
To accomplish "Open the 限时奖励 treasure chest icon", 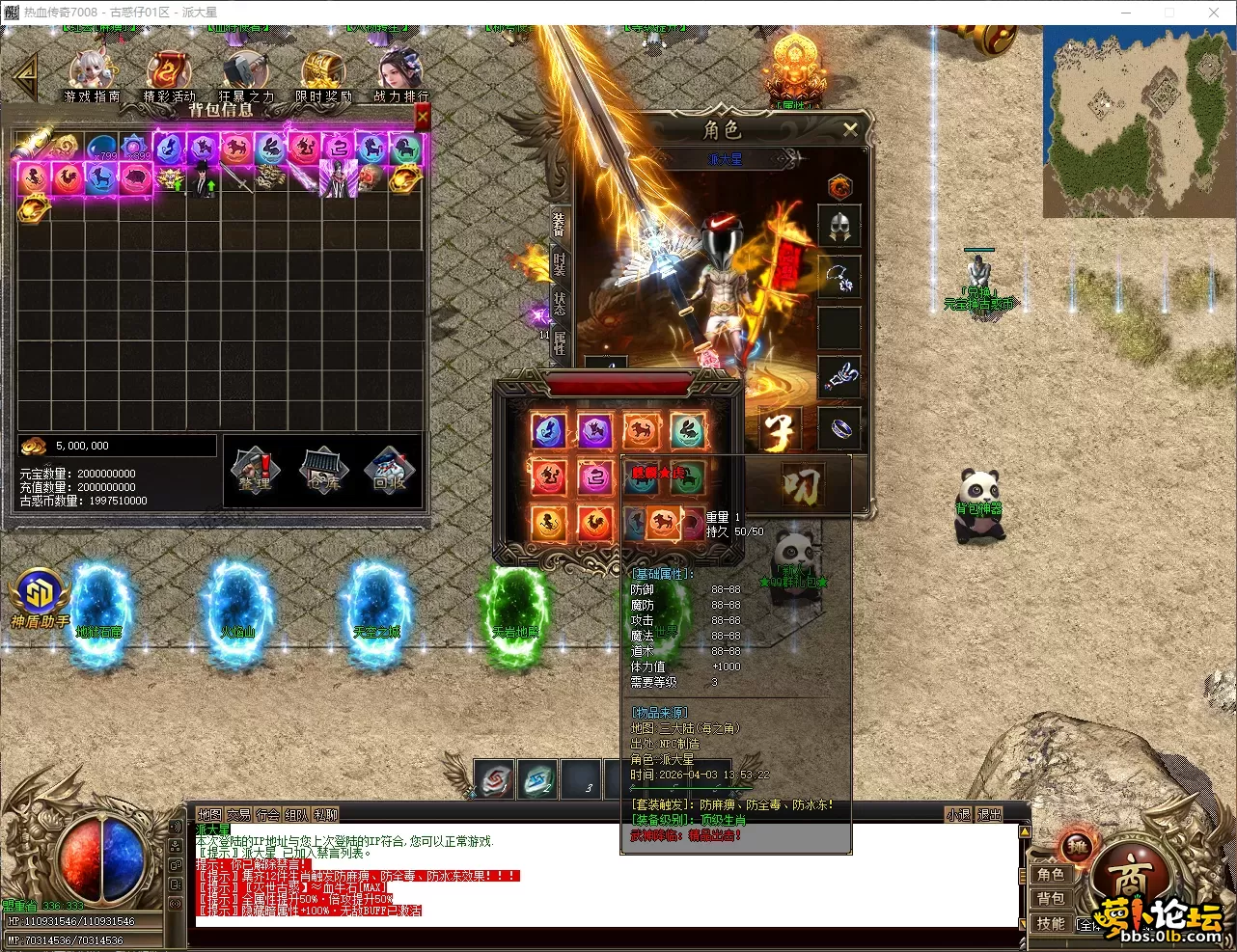I will (x=322, y=75).
